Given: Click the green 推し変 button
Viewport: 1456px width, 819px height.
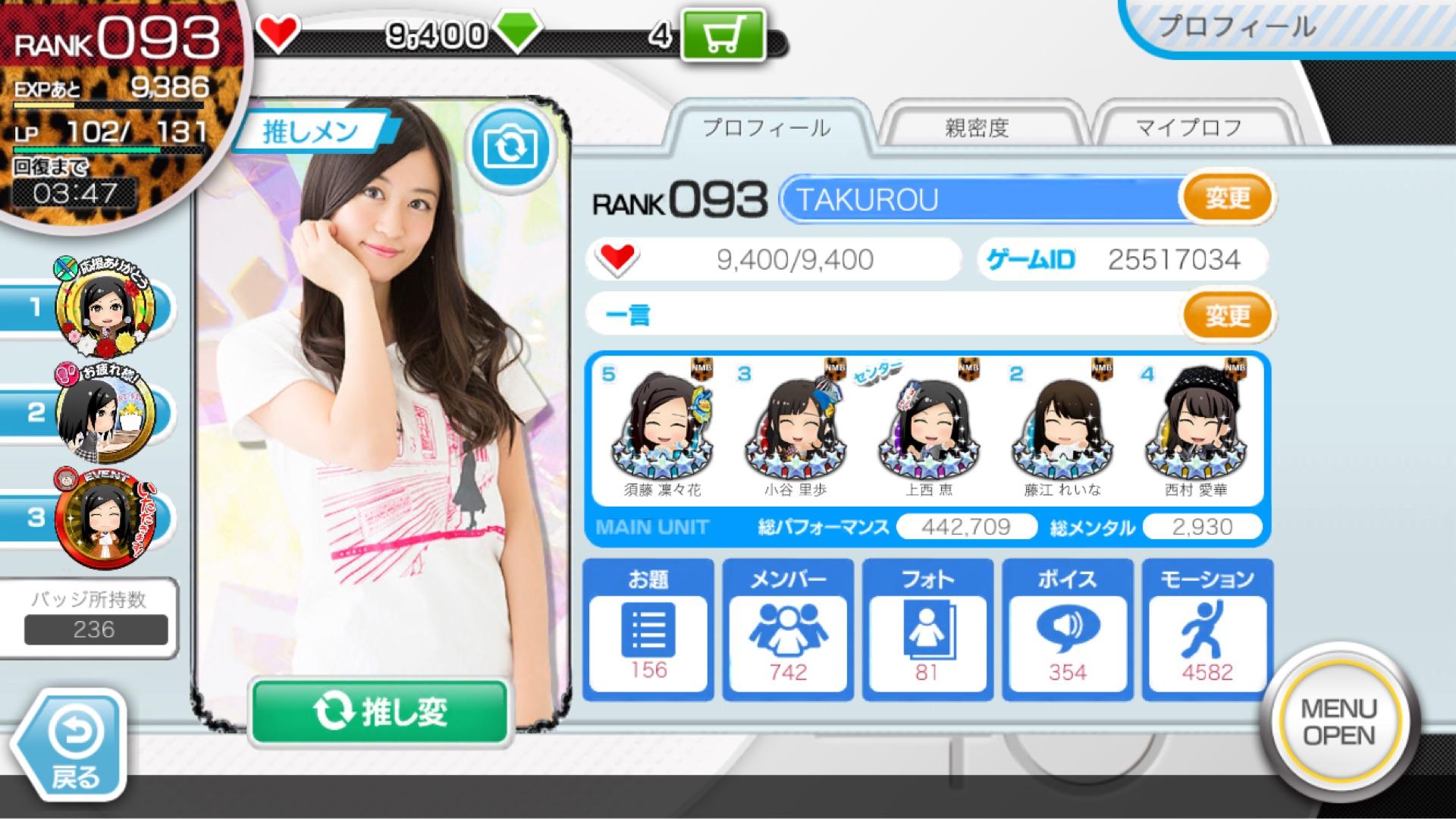Looking at the screenshot, I should (379, 712).
